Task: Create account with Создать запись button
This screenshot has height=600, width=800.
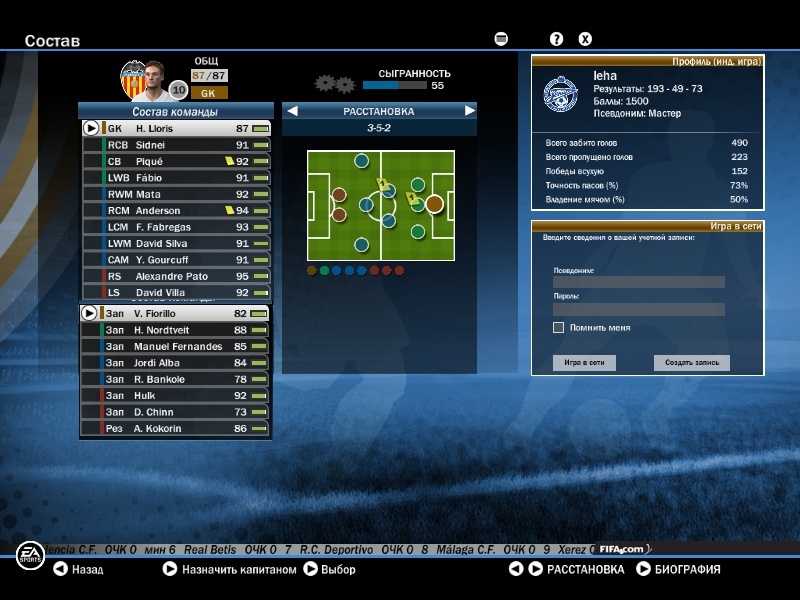Action: 692,363
